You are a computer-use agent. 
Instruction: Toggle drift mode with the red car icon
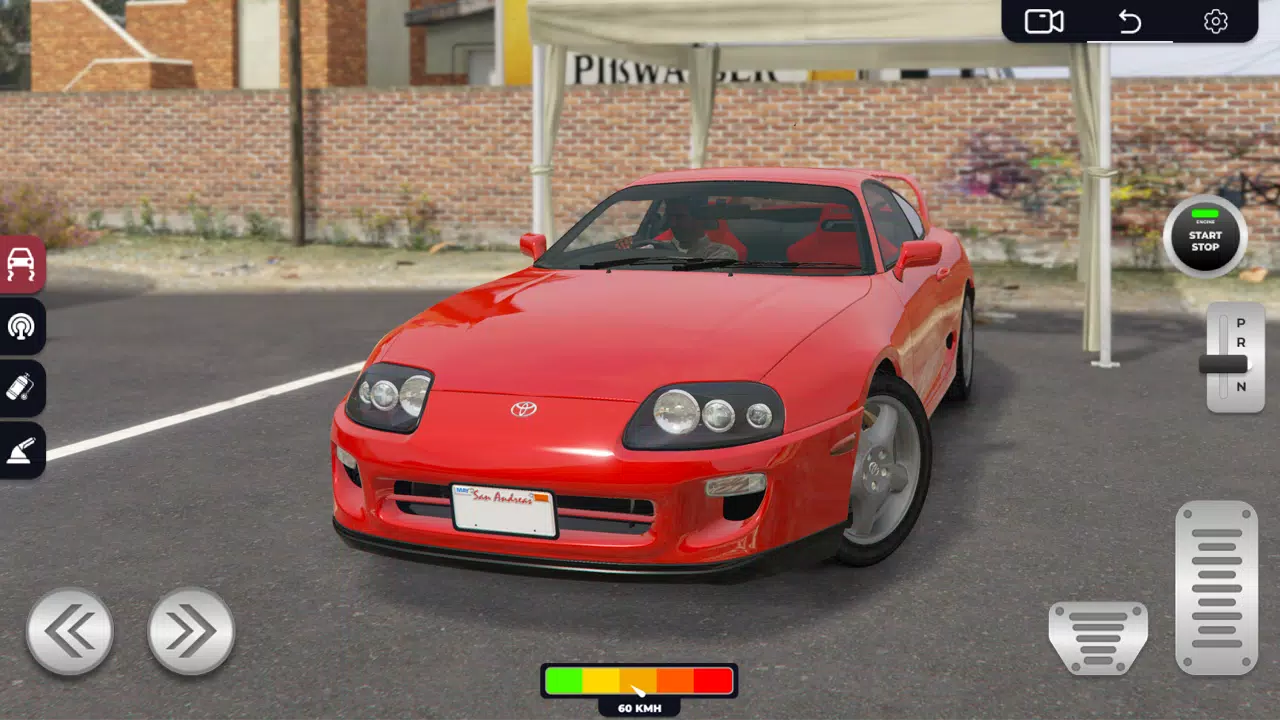tap(22, 264)
